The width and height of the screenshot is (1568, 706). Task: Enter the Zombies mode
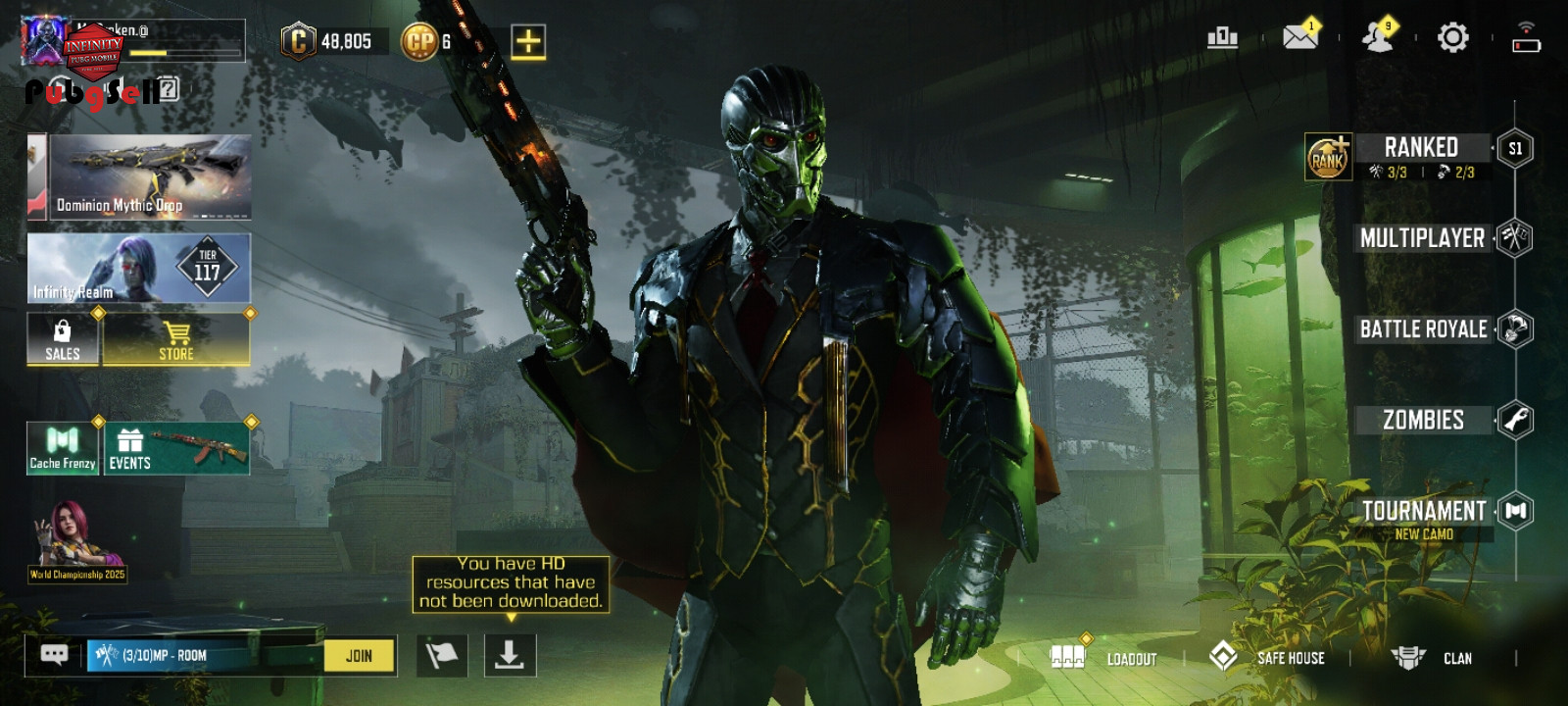coord(1423,421)
